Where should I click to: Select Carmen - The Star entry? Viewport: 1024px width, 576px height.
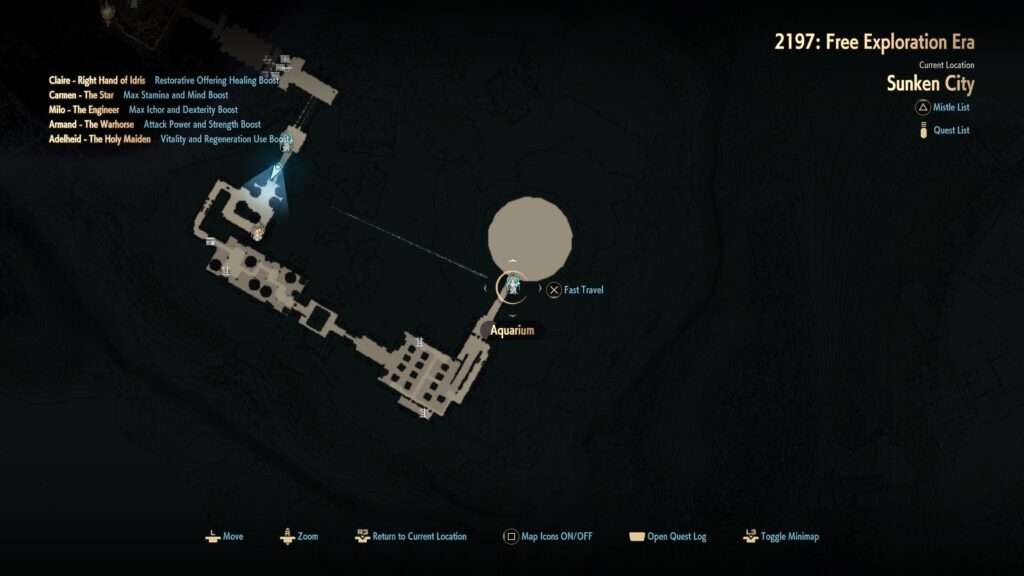pyautogui.click(x=81, y=95)
